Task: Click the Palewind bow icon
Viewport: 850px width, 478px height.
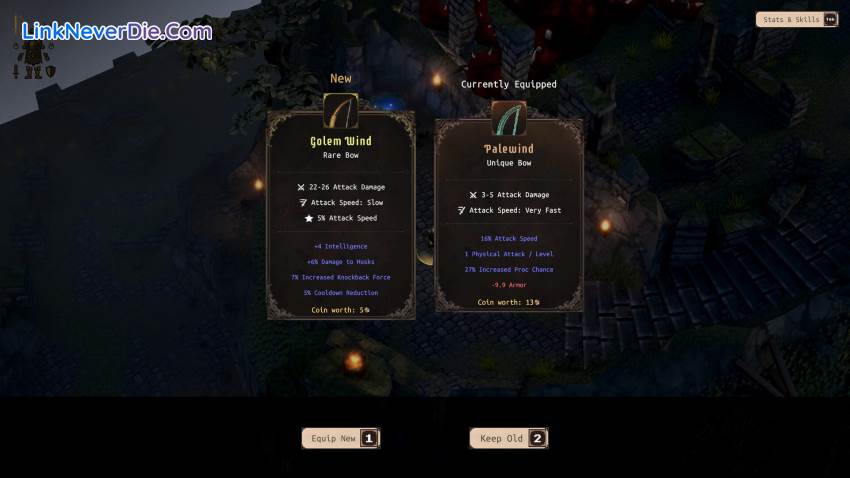Action: [x=509, y=119]
